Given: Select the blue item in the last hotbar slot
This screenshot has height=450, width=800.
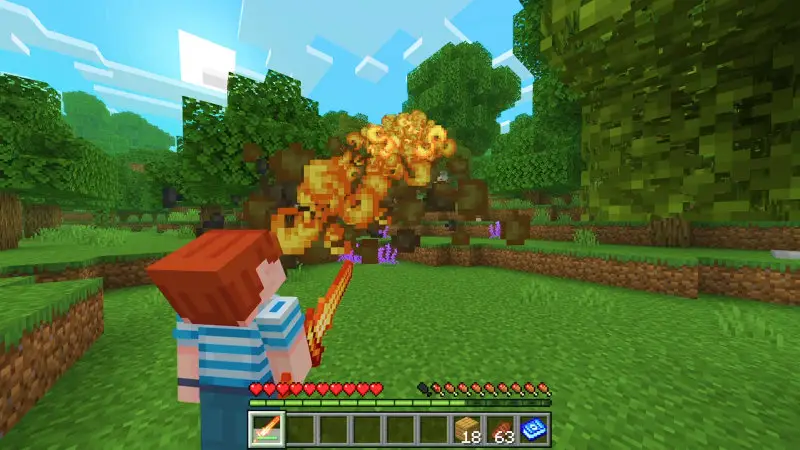Looking at the screenshot, I should pyautogui.click(x=533, y=429).
